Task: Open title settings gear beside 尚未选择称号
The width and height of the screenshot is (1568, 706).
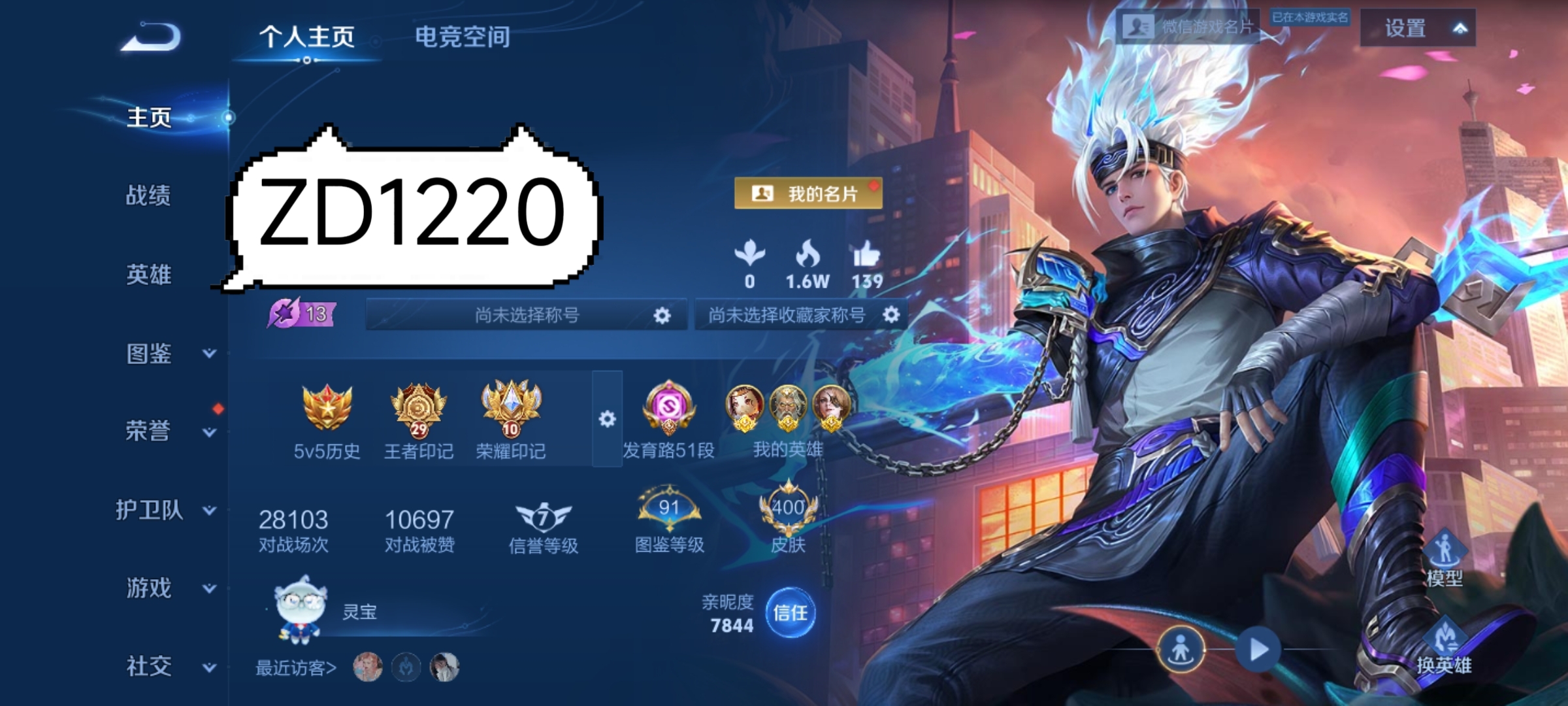Action: click(662, 314)
